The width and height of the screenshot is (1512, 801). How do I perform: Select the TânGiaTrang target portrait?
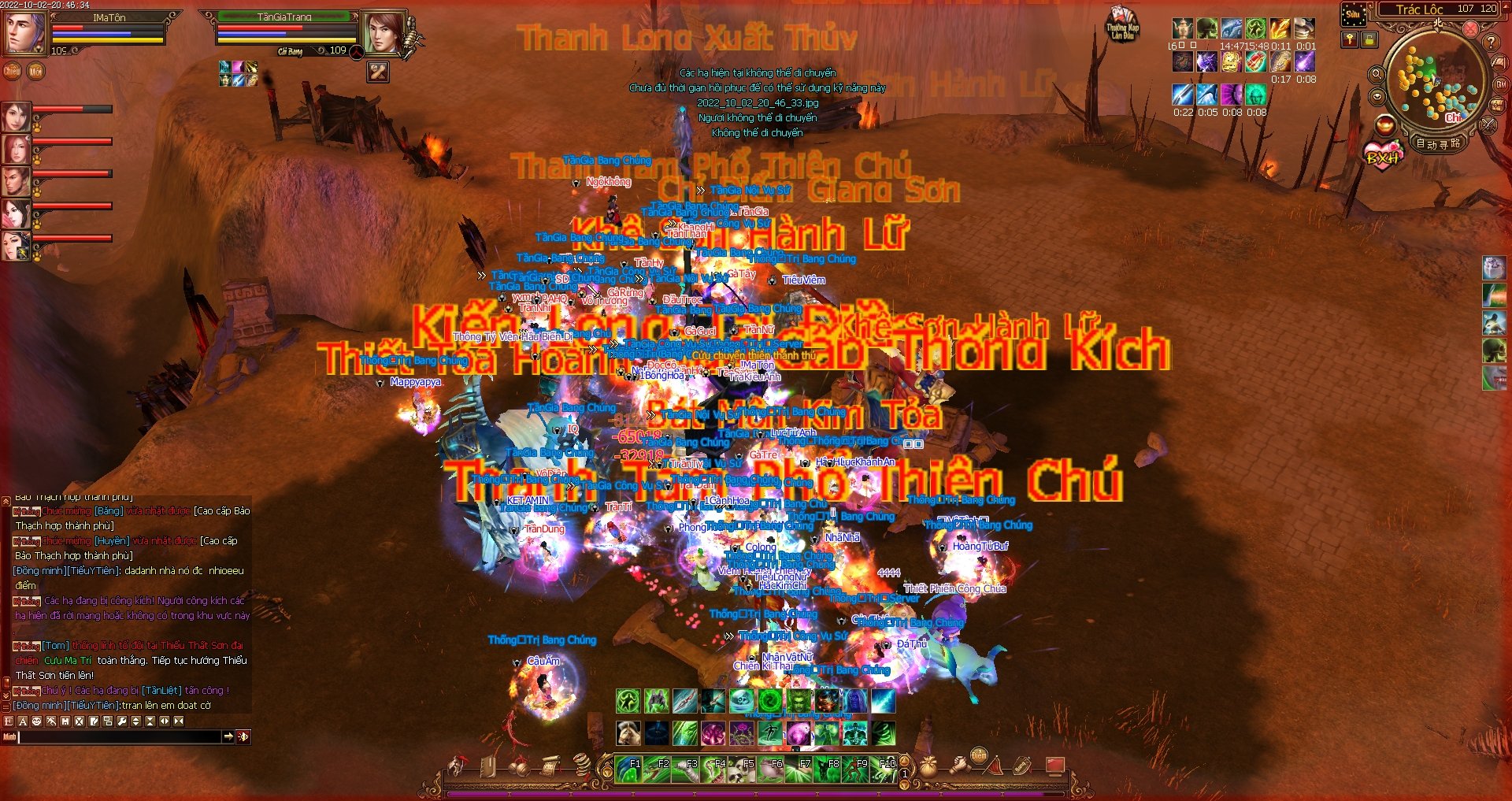(x=384, y=33)
